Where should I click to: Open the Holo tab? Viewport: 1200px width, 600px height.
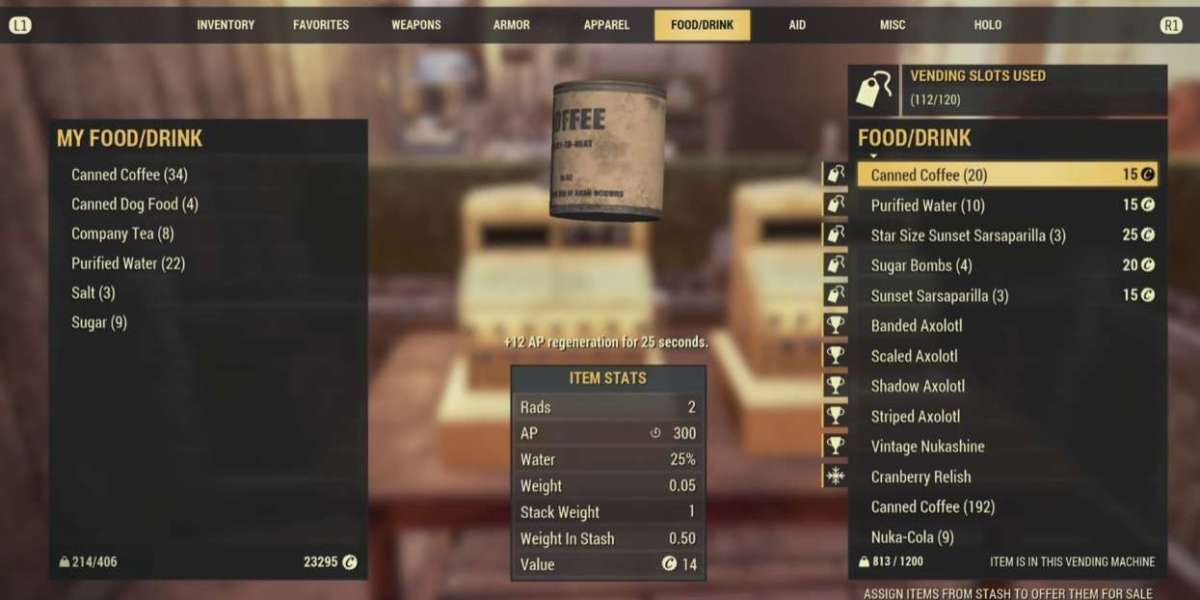tap(987, 25)
